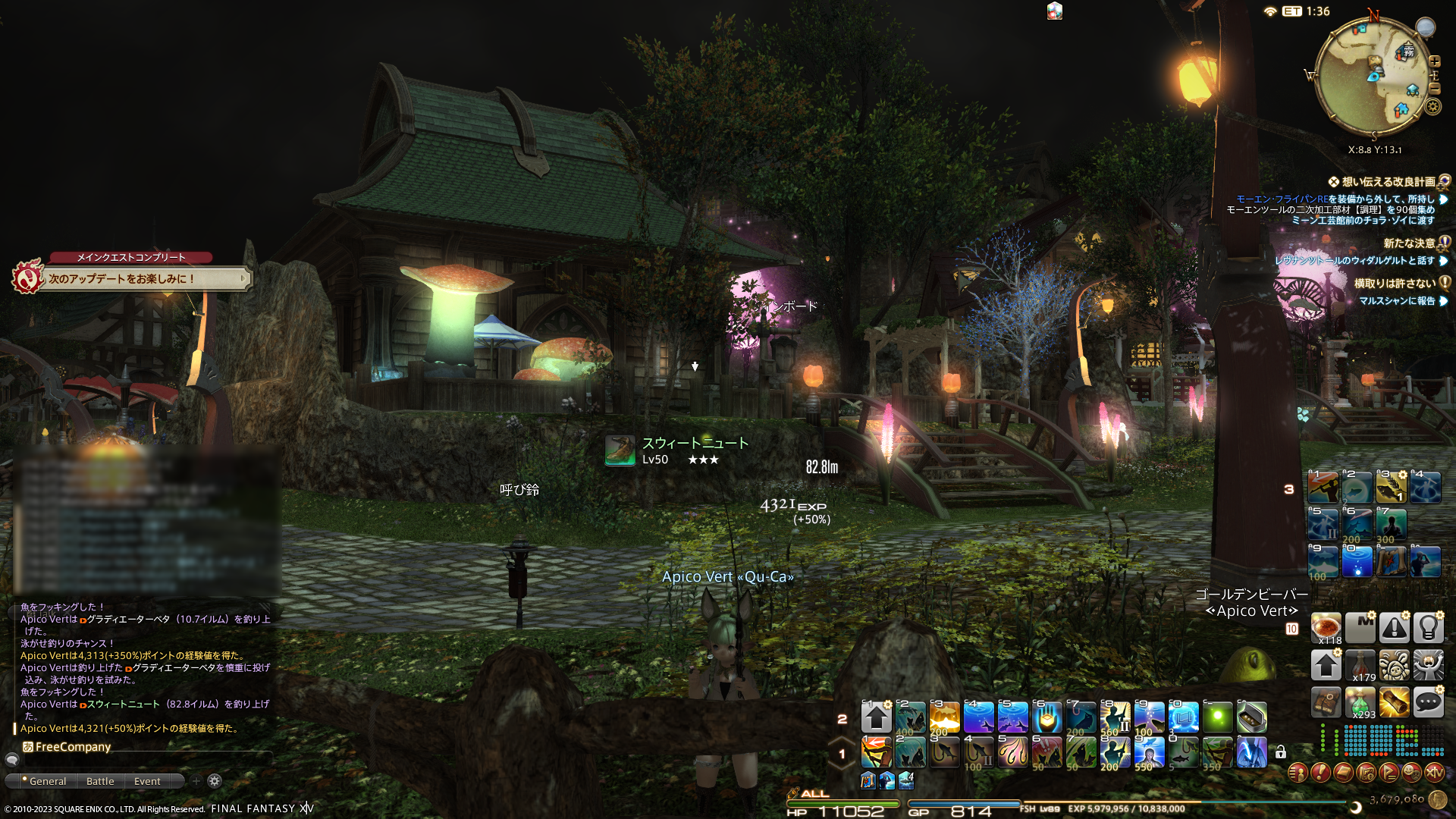Zoom in the minimap with the plus button

(1434, 61)
